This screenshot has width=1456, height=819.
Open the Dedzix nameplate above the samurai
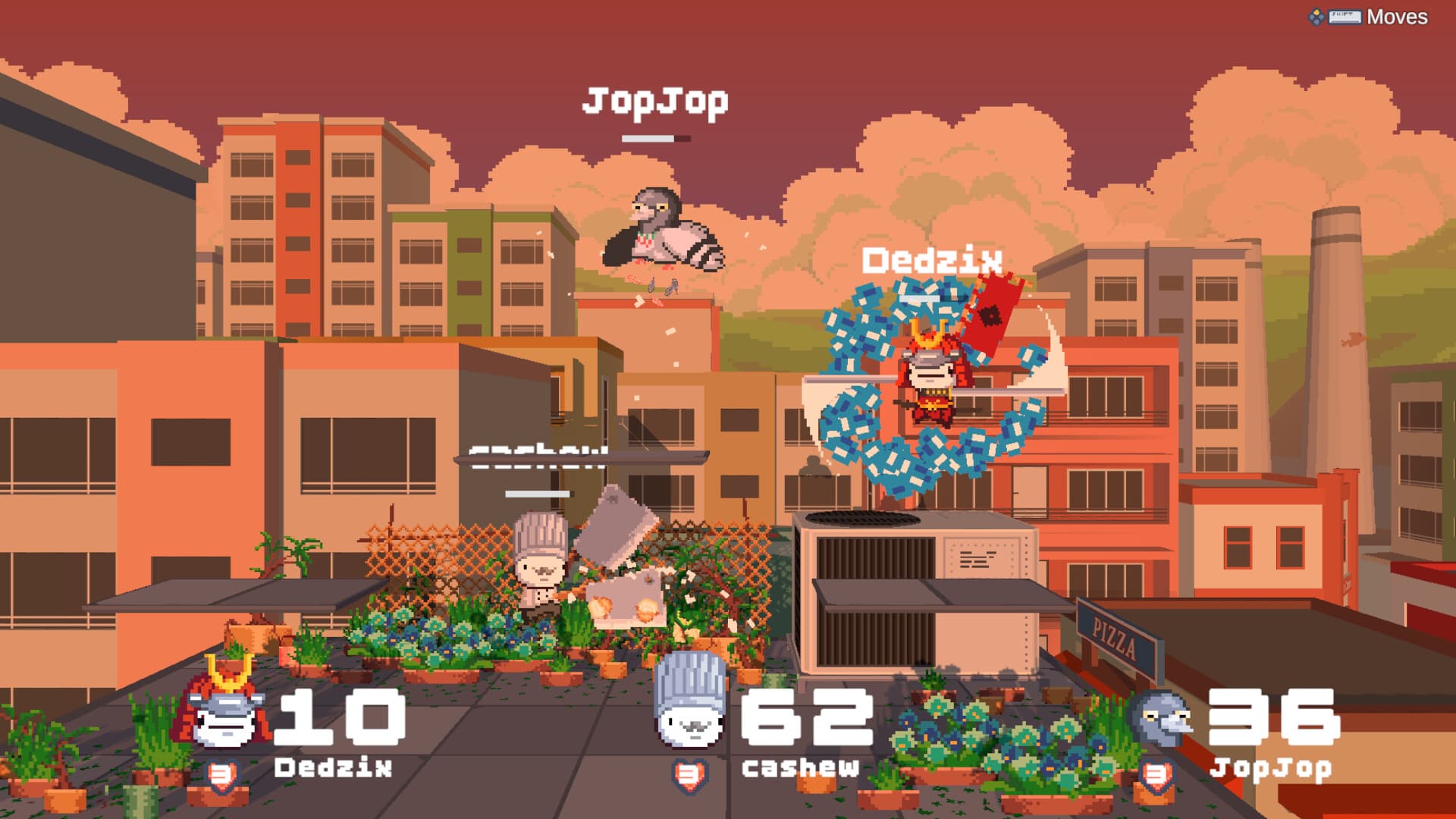(933, 259)
